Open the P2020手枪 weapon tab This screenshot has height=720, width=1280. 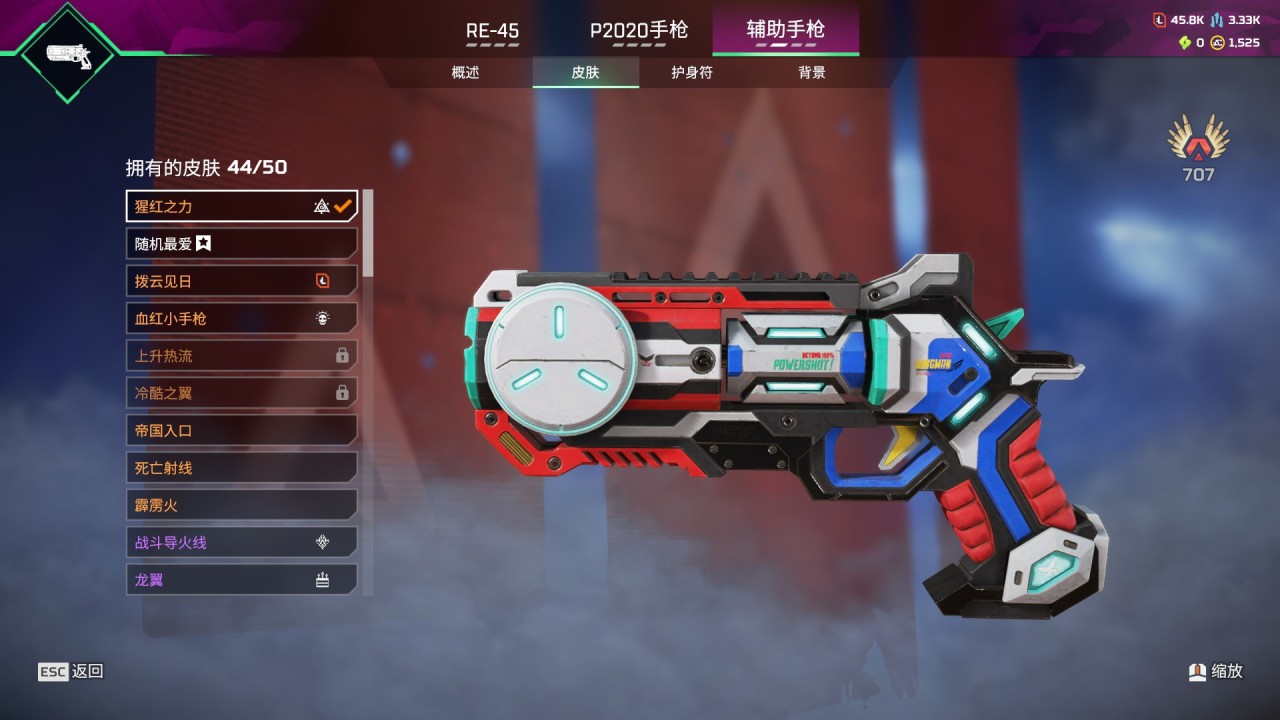[638, 30]
